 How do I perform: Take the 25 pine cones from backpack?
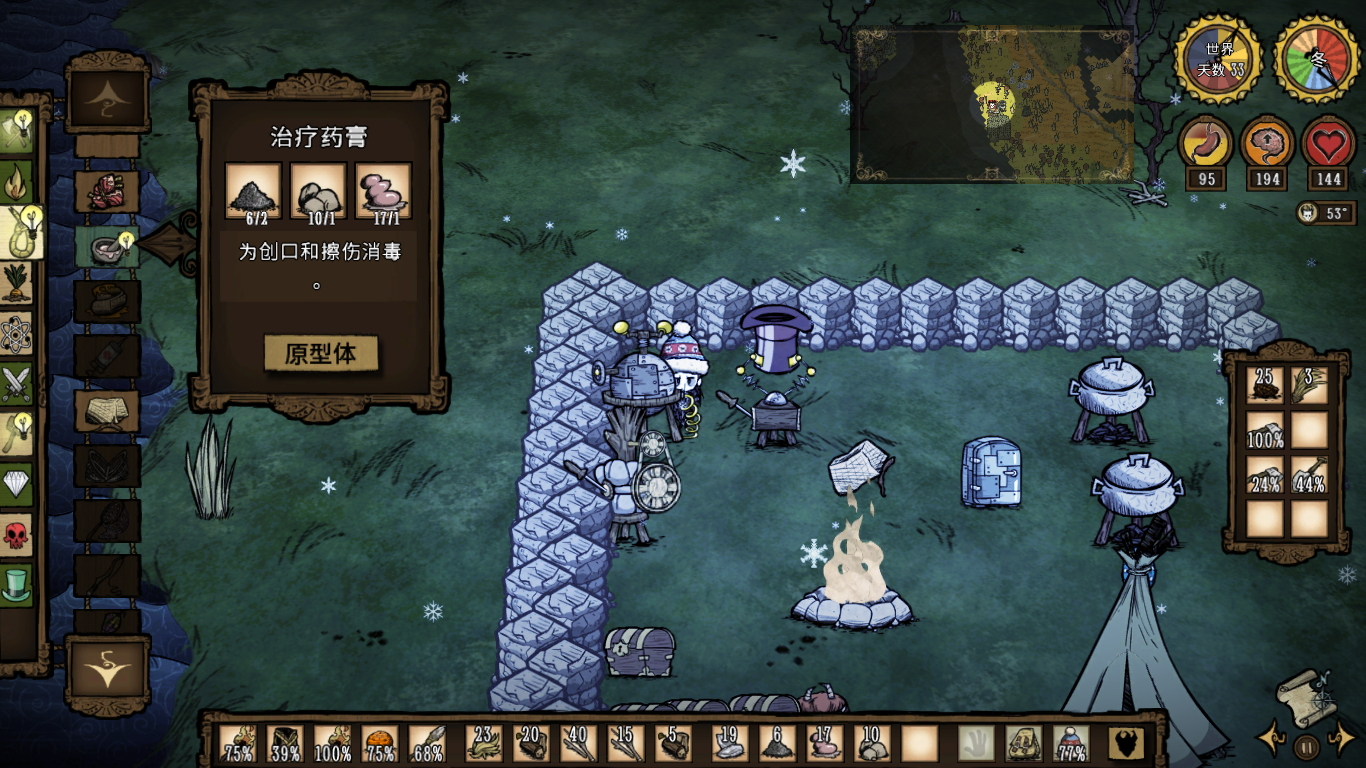tap(1265, 385)
